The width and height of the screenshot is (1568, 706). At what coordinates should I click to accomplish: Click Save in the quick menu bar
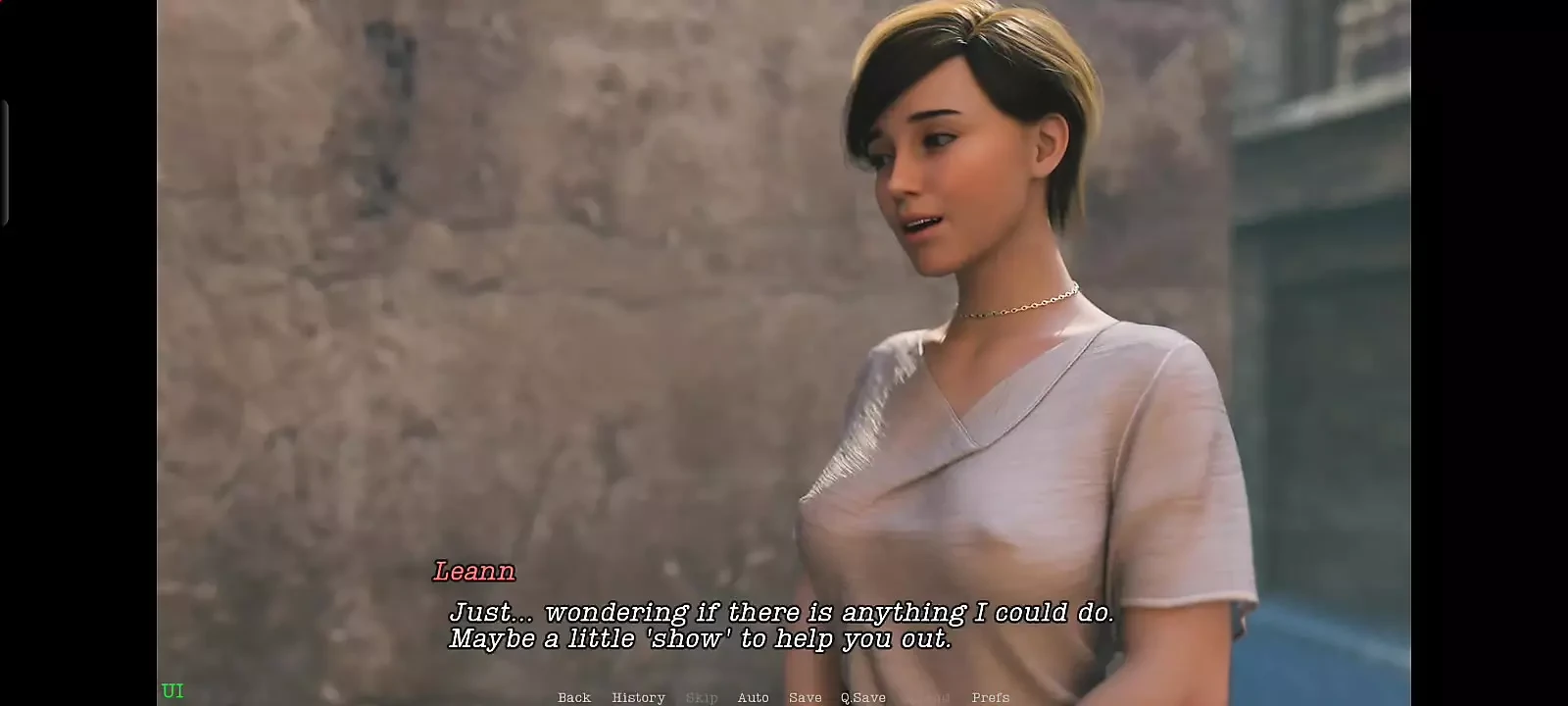(805, 697)
